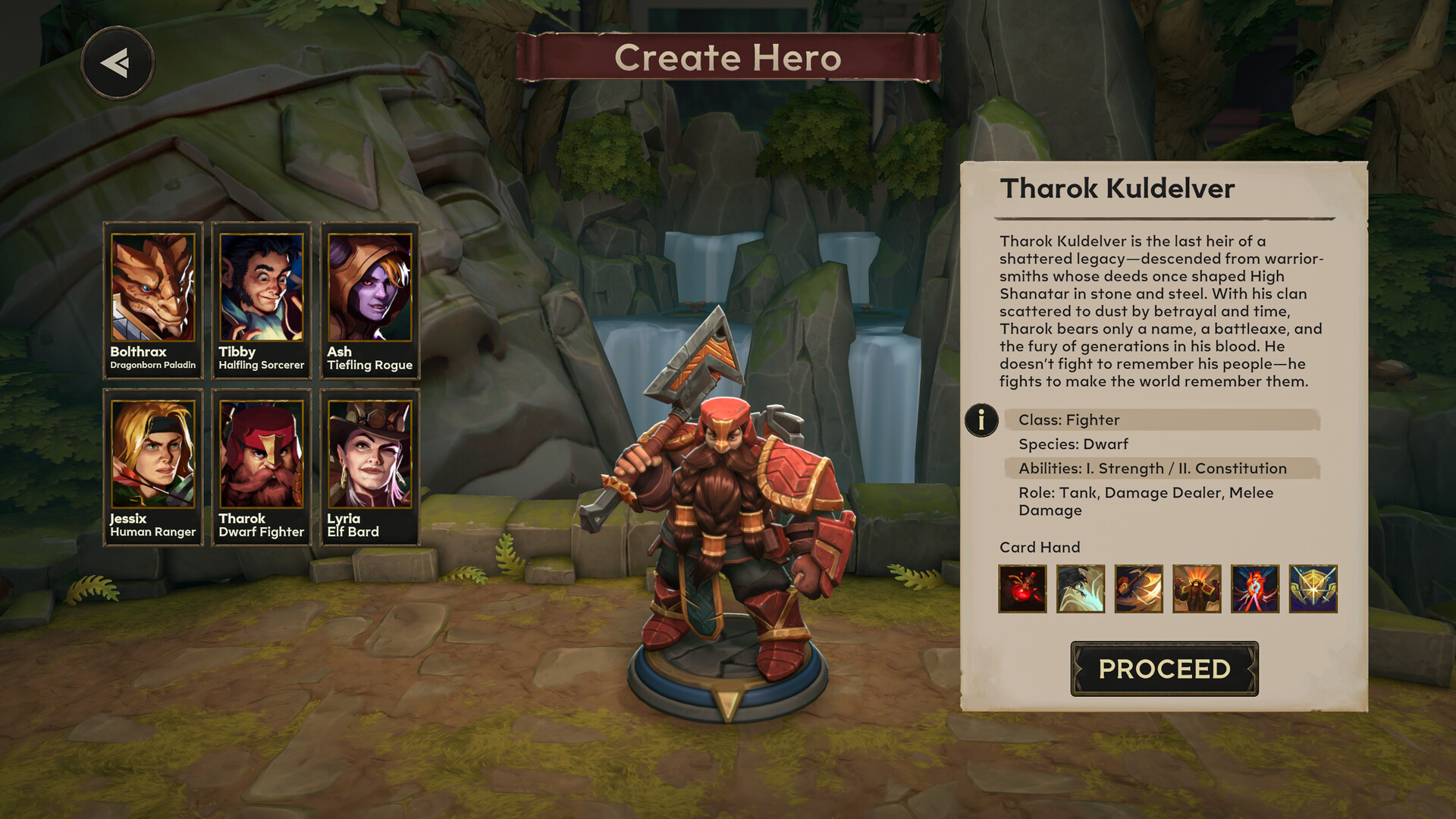Click the Tharok Kuldelver name heading
The image size is (1456, 819).
coord(1118,189)
